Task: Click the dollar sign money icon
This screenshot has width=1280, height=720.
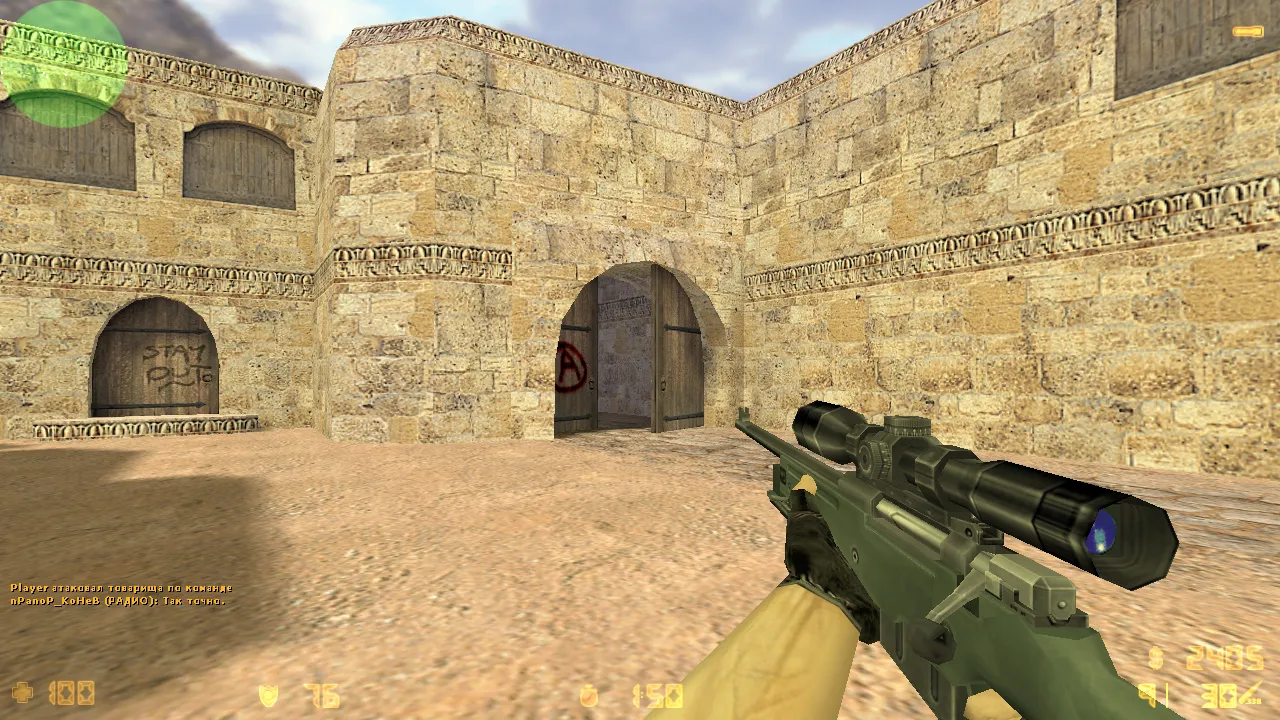Action: coord(1155,658)
